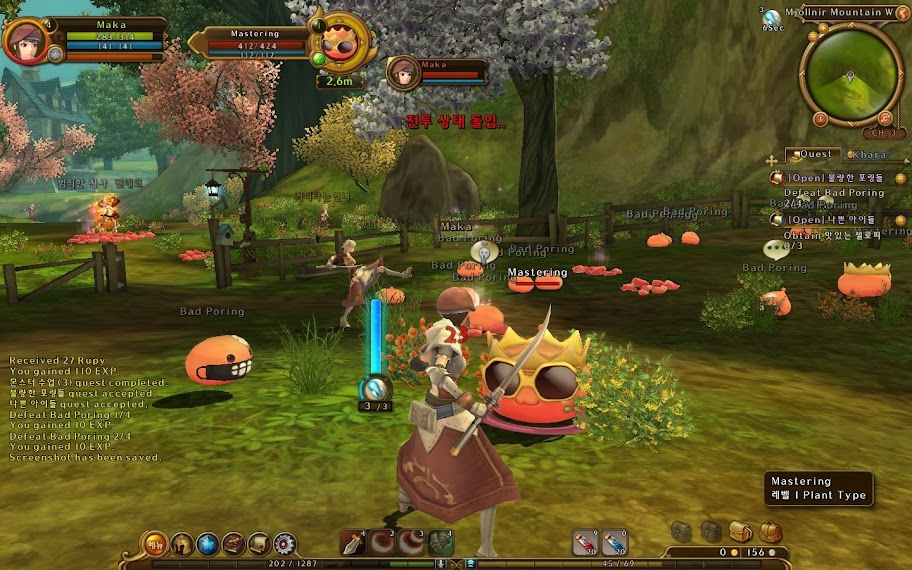The width and height of the screenshot is (912, 570).
Task: Use the red potion in the quick slot
Action: tap(585, 543)
